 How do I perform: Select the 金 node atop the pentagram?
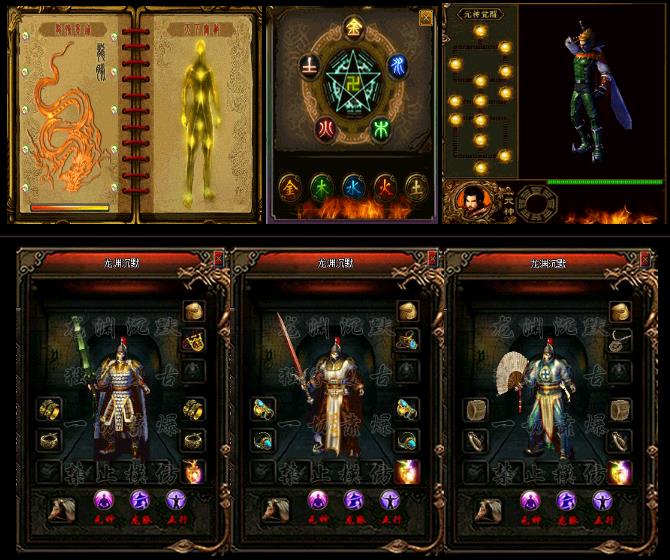point(352,27)
